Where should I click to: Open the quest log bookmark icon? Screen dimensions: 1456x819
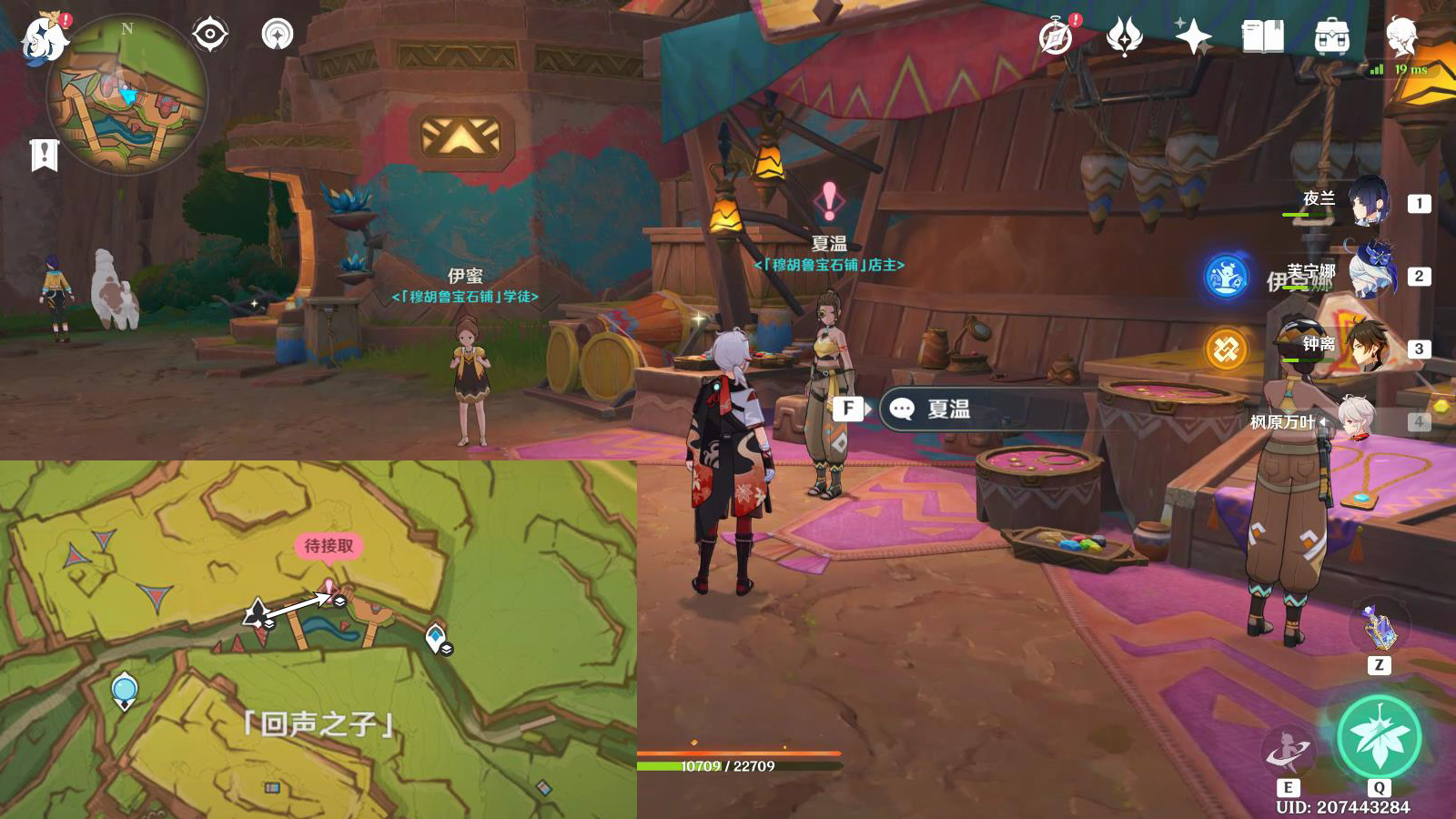point(44,155)
